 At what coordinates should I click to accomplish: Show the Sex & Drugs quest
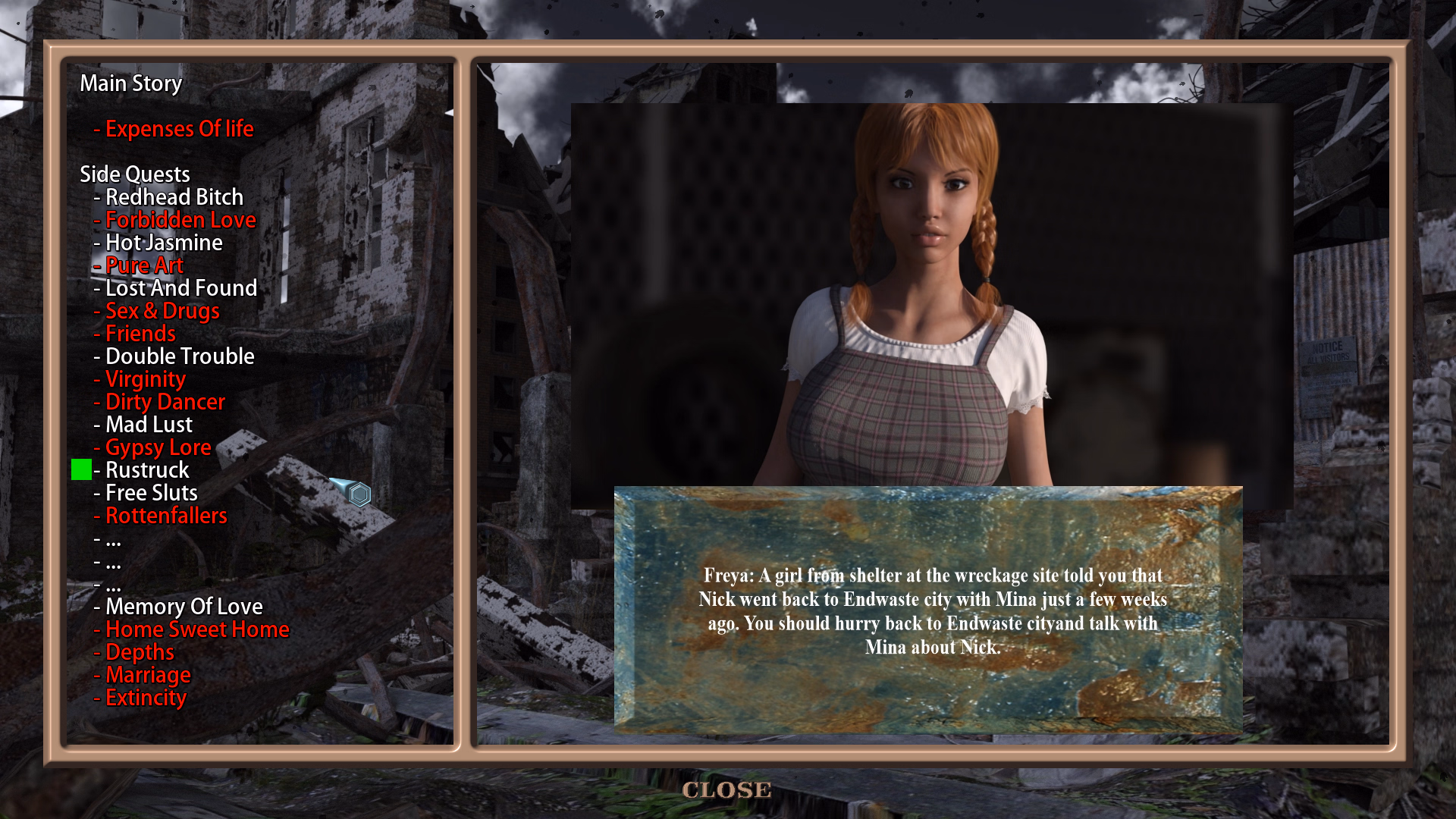tap(162, 311)
